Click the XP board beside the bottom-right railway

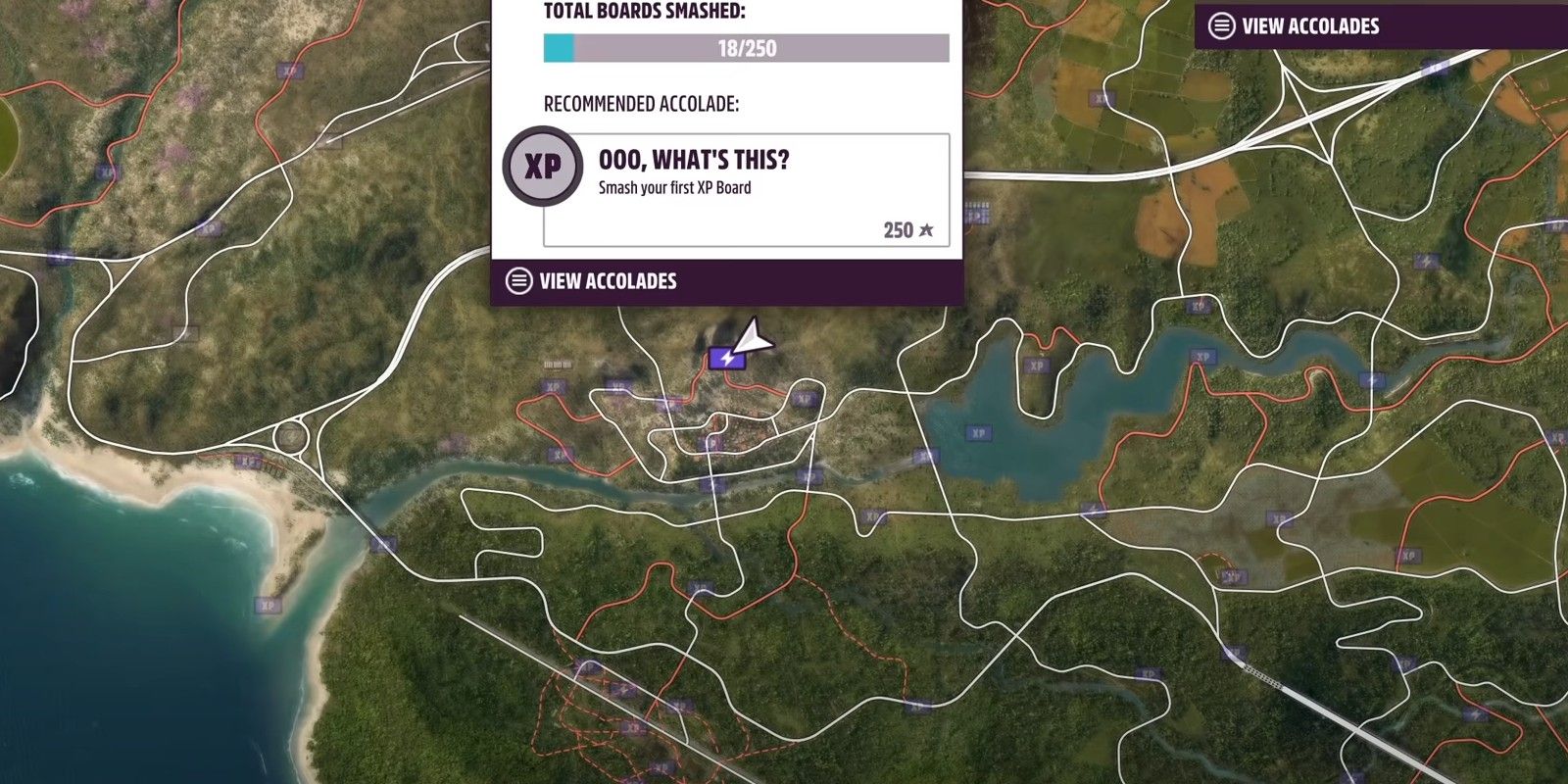[1234, 654]
